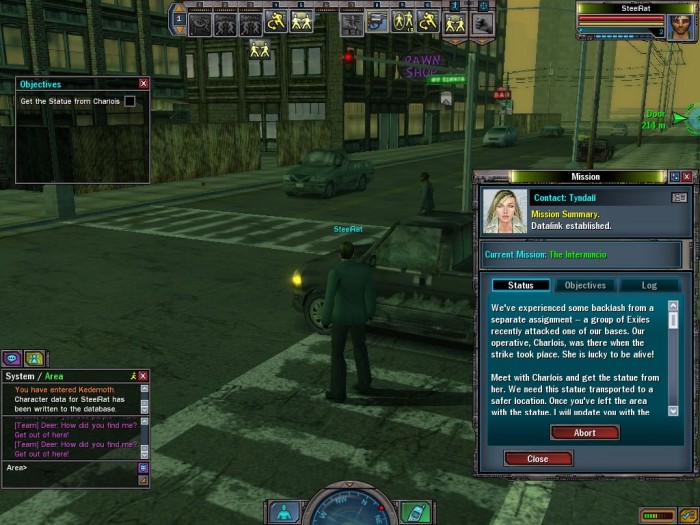The height and width of the screenshot is (525, 700).
Task: Tick the 'Get the Statue from Charlois' checkbox
Action: (x=129, y=102)
